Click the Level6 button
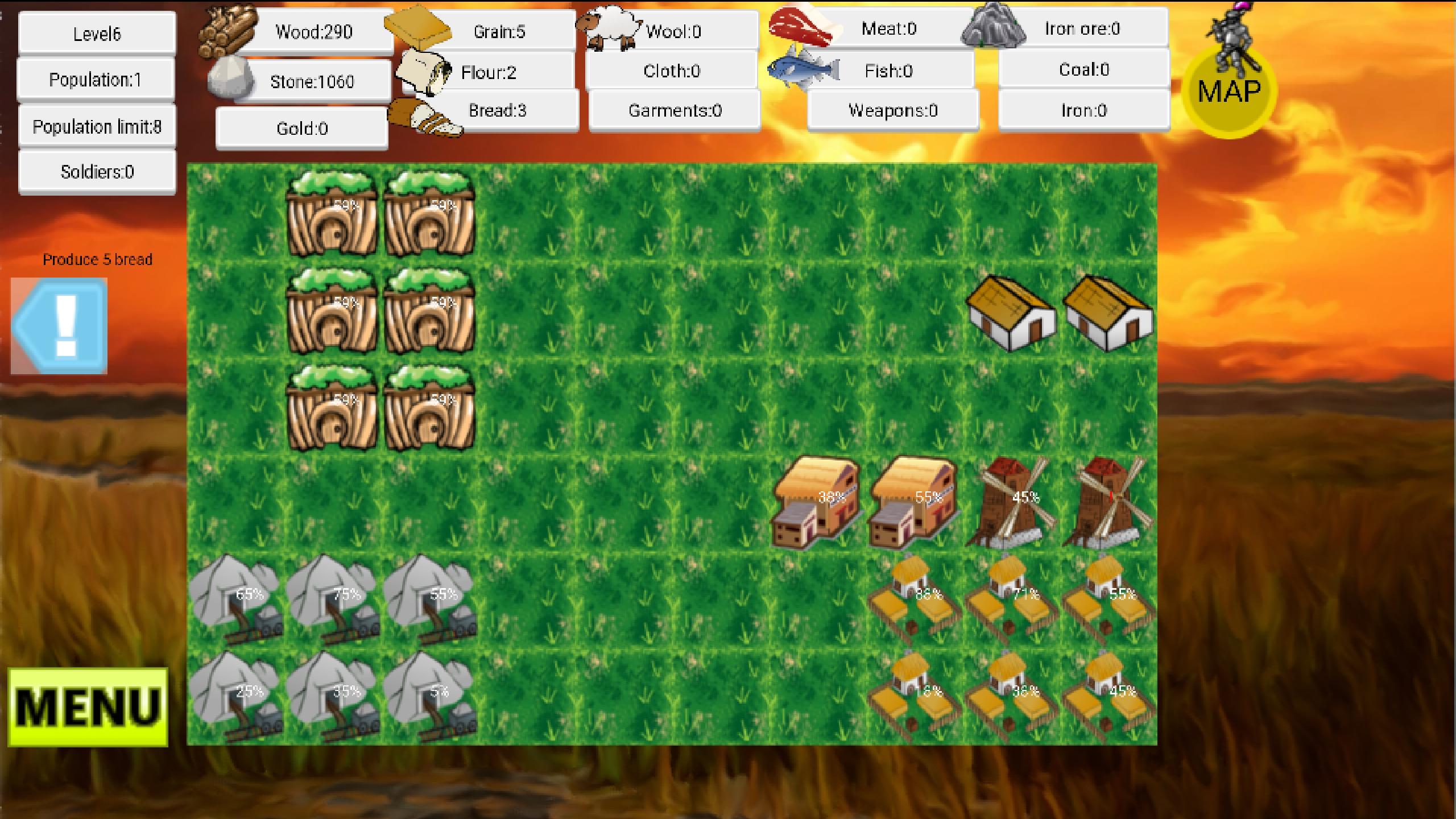The width and height of the screenshot is (1456, 819). [x=97, y=33]
